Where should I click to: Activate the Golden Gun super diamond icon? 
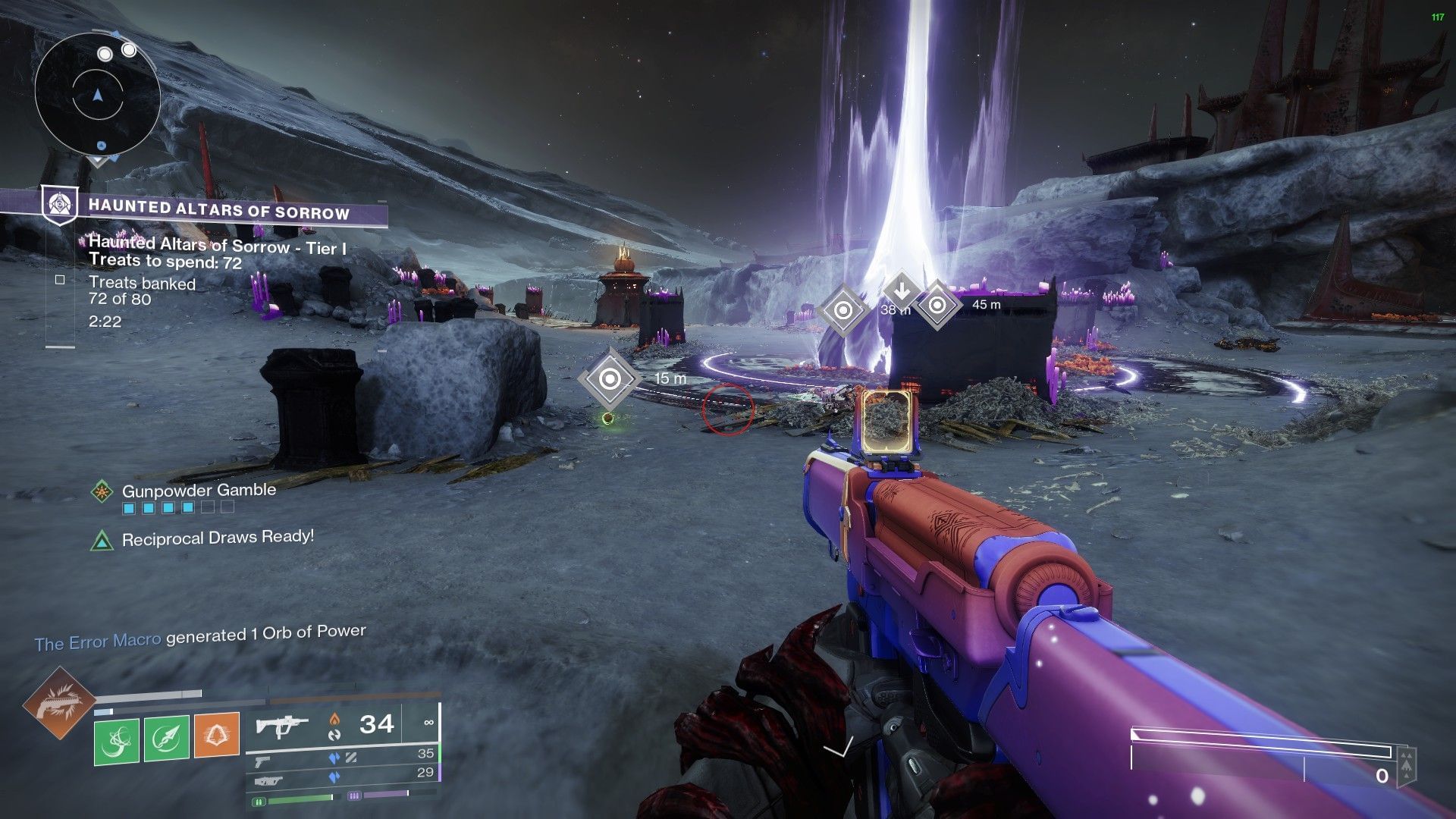[59, 703]
